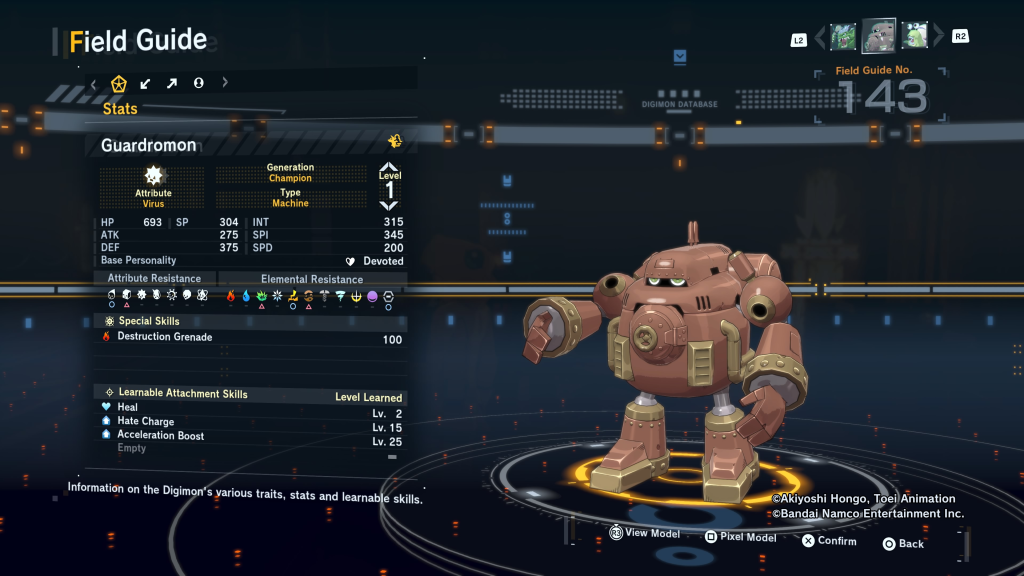Choose the View Model option
The height and width of the screenshot is (576, 1024).
(645, 534)
